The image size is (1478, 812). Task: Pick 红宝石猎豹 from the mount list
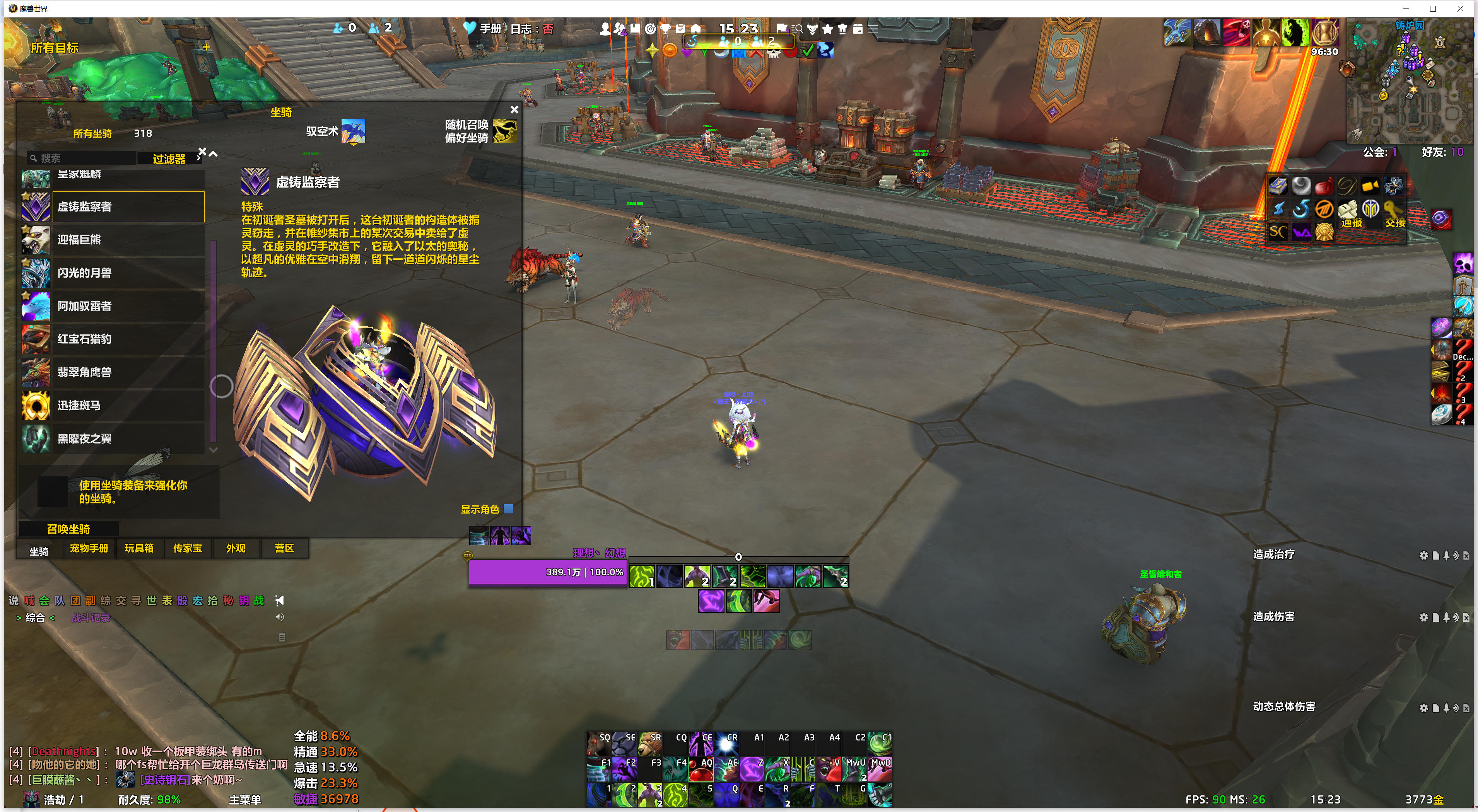point(113,339)
